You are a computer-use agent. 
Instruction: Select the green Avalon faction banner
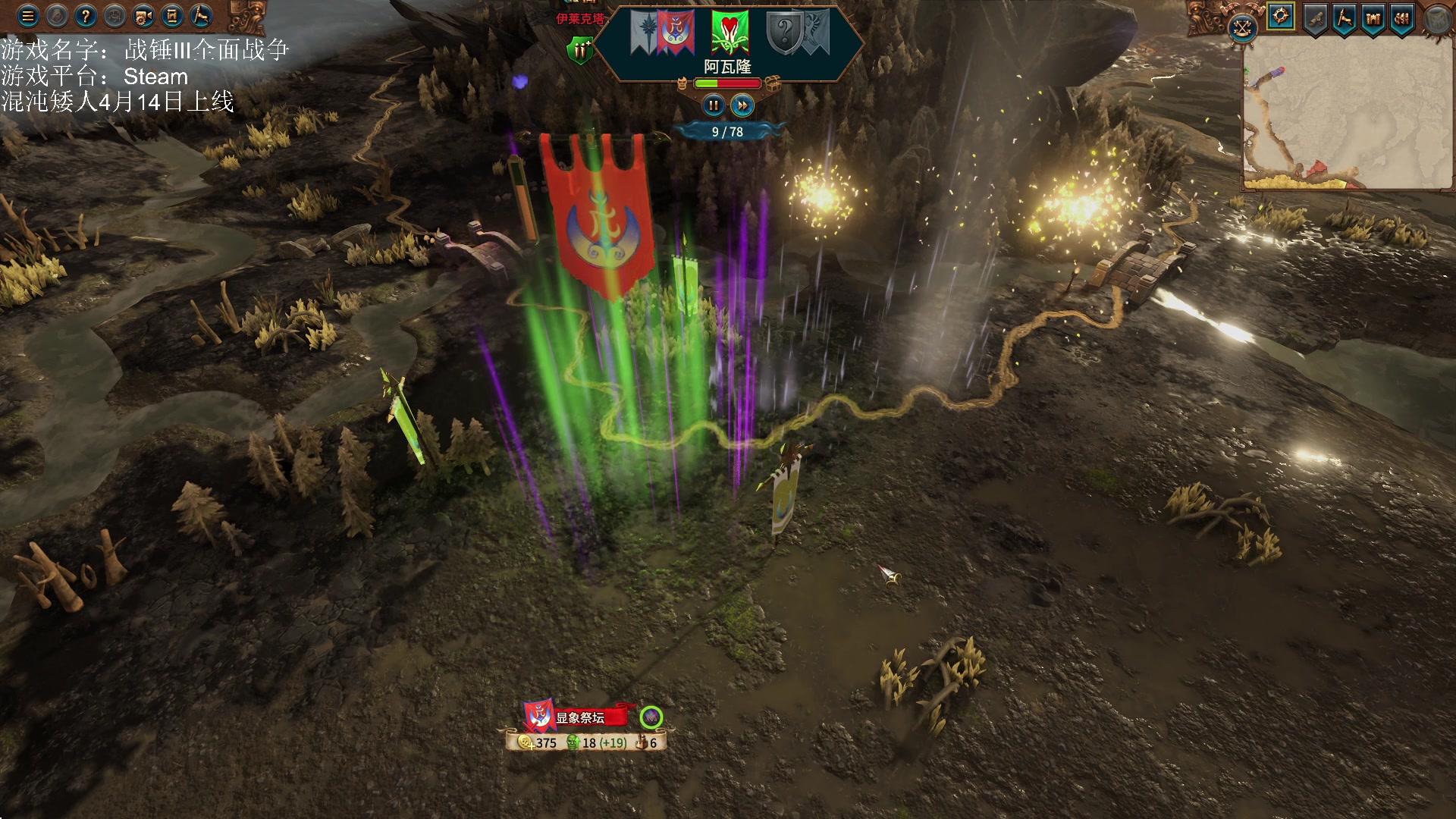(730, 33)
